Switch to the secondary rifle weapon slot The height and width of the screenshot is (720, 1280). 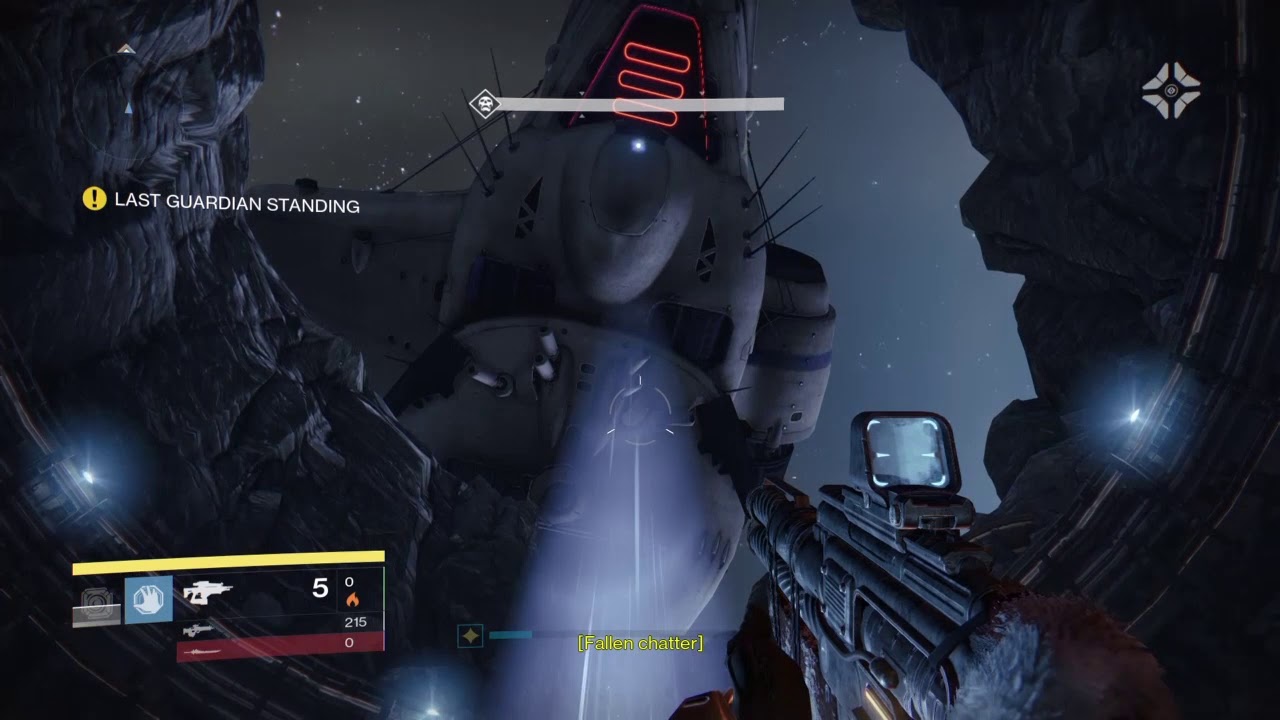pos(198,630)
